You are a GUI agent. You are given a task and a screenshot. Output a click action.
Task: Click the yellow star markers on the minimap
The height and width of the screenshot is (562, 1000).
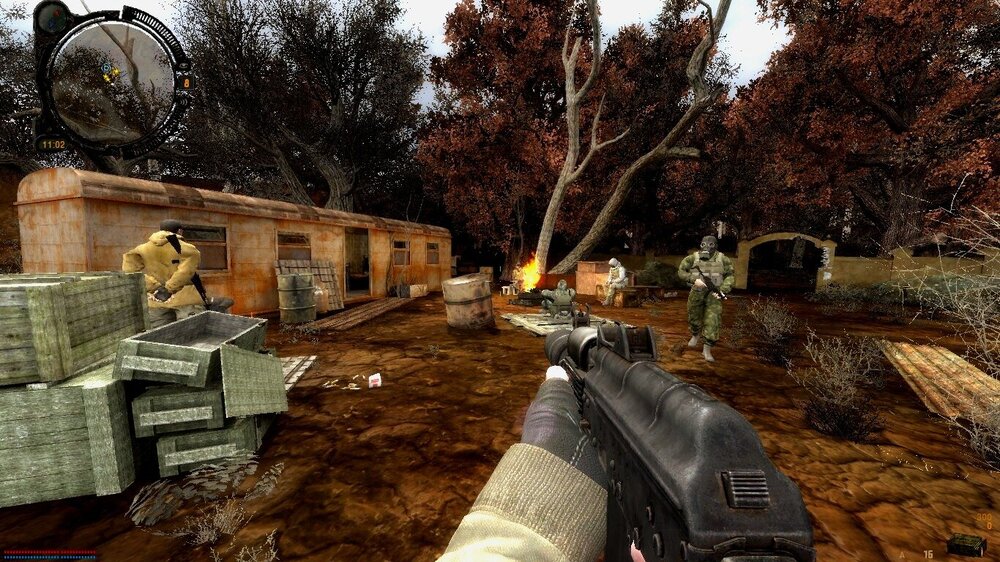[x=111, y=73]
